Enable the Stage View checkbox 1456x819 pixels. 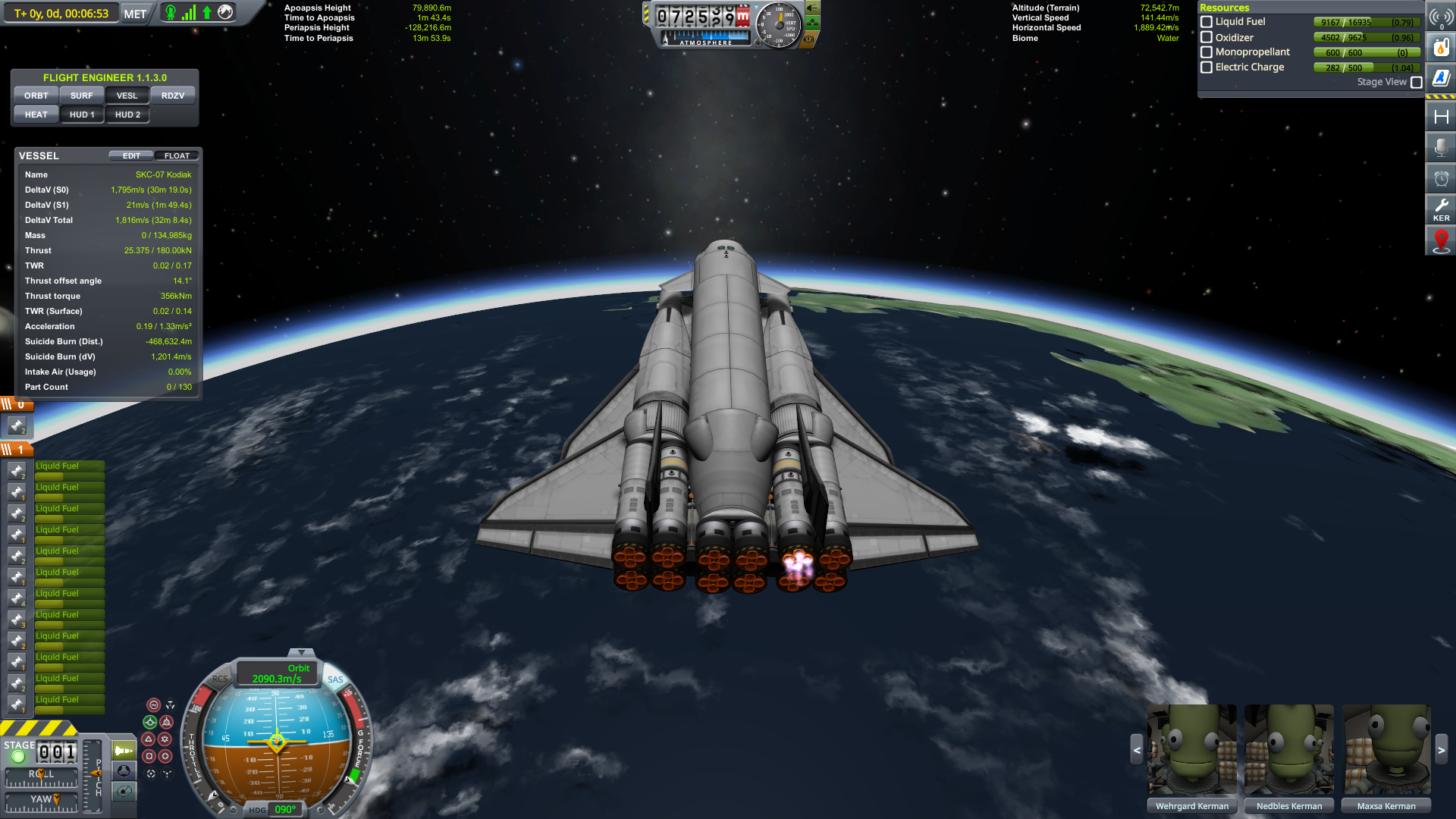(1416, 82)
